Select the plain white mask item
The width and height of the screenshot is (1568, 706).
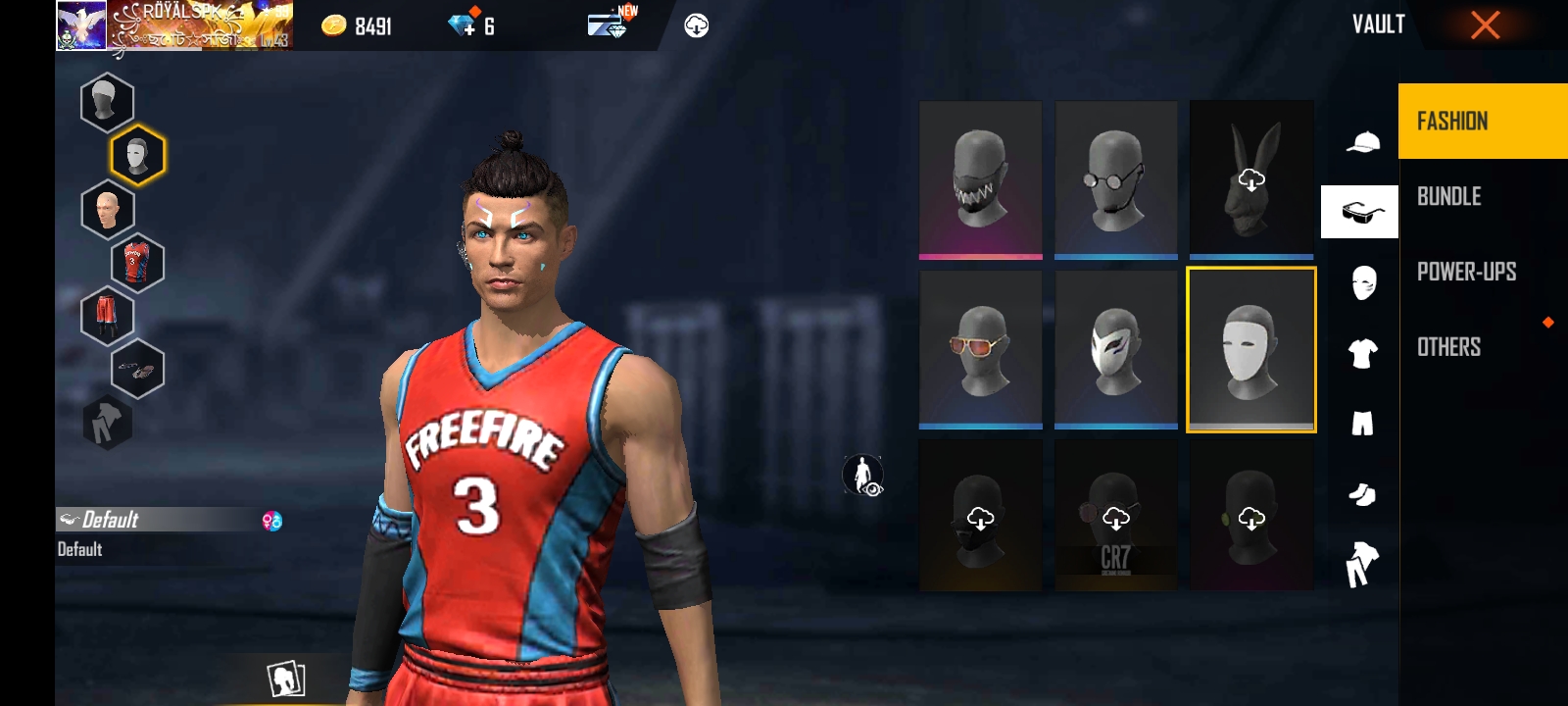[1251, 350]
